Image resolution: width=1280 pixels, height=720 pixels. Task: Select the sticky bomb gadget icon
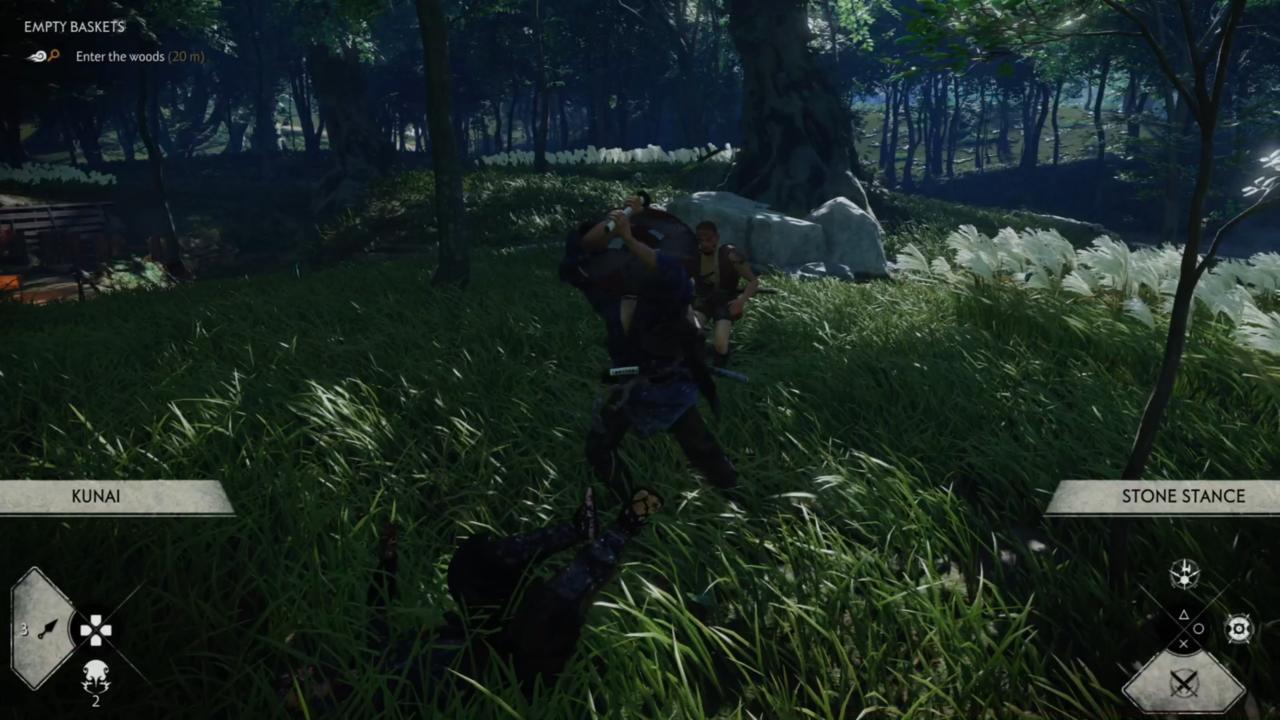[95, 678]
